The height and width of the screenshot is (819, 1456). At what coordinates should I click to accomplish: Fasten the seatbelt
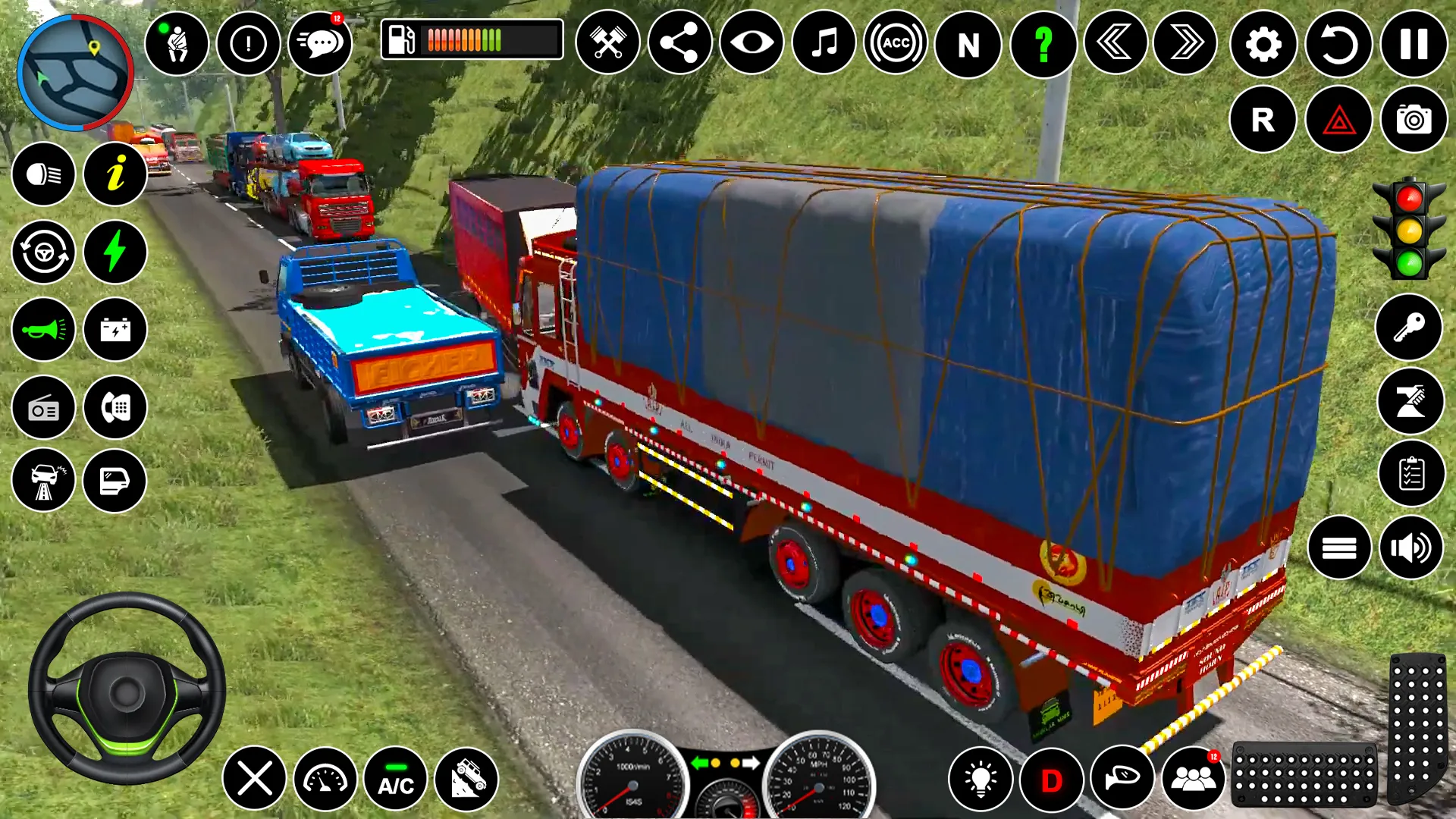[177, 43]
